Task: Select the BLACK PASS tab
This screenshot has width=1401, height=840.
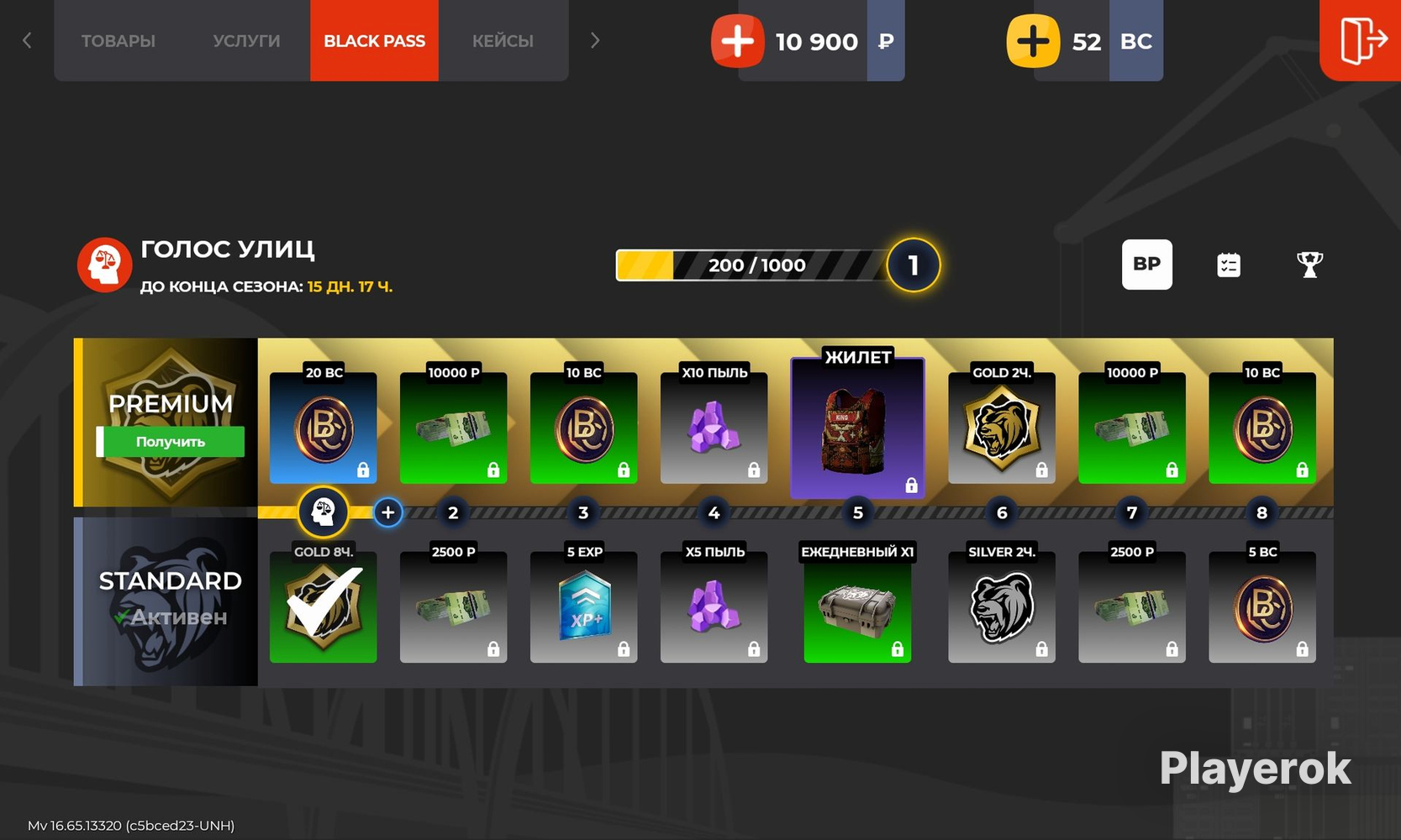Action: tap(374, 41)
